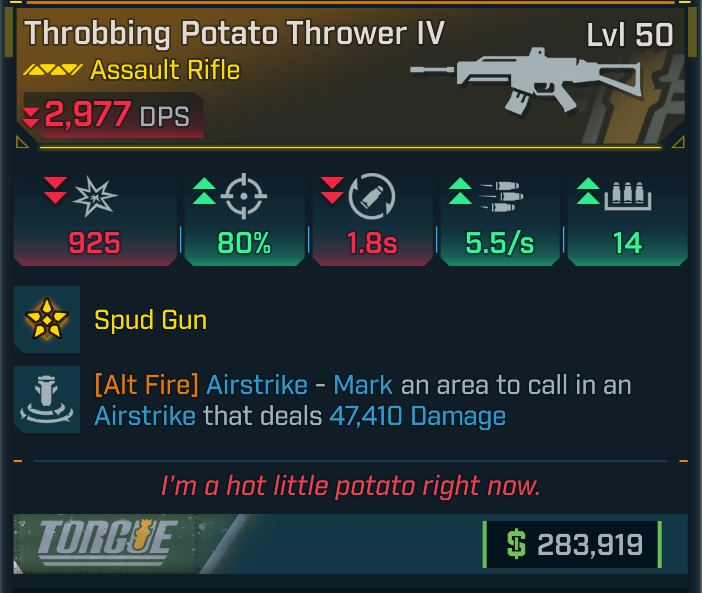Select the Spud Gun star perk icon
The image size is (702, 593).
coord(47,319)
